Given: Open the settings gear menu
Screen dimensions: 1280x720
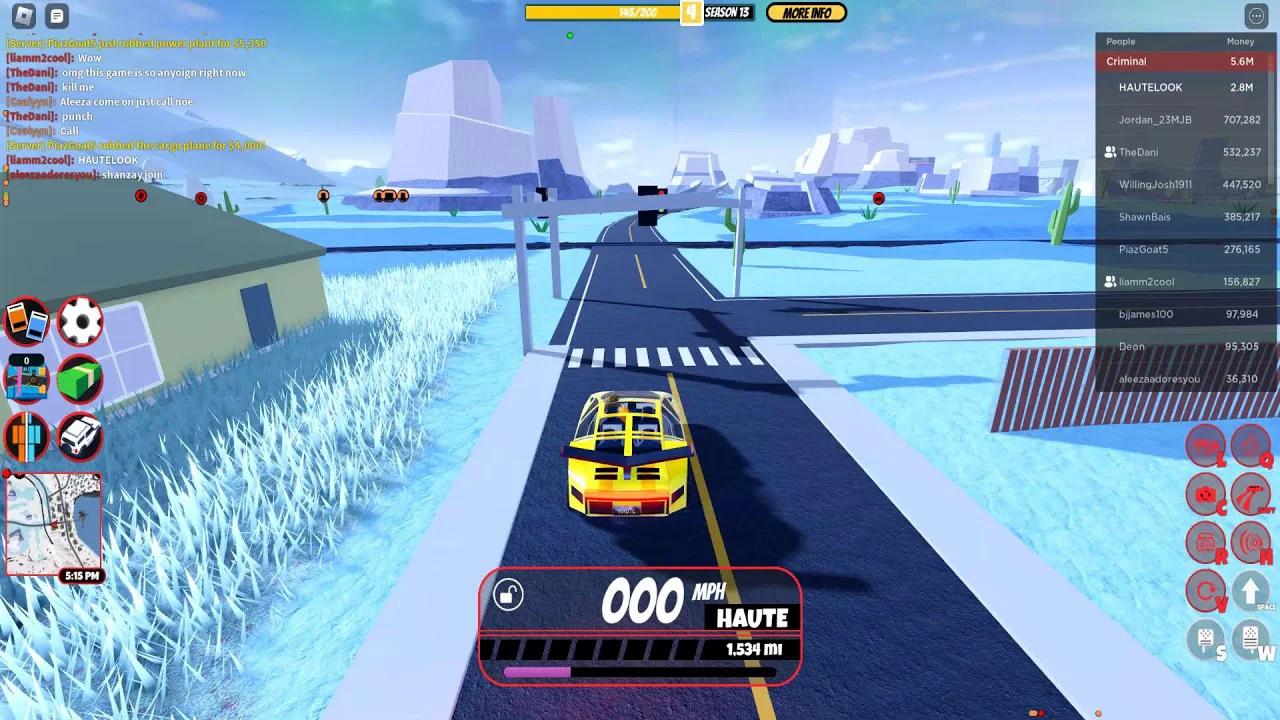Looking at the screenshot, I should [79, 319].
